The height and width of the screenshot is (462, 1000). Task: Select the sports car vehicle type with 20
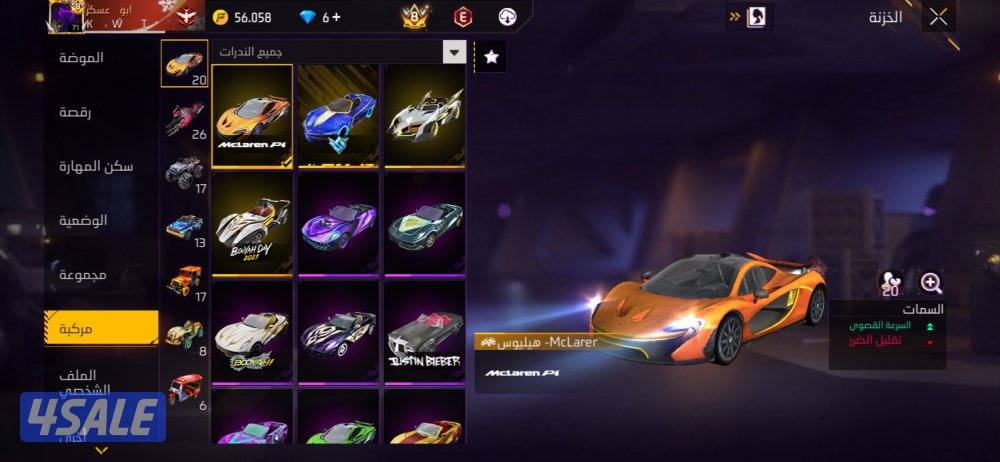pos(184,64)
